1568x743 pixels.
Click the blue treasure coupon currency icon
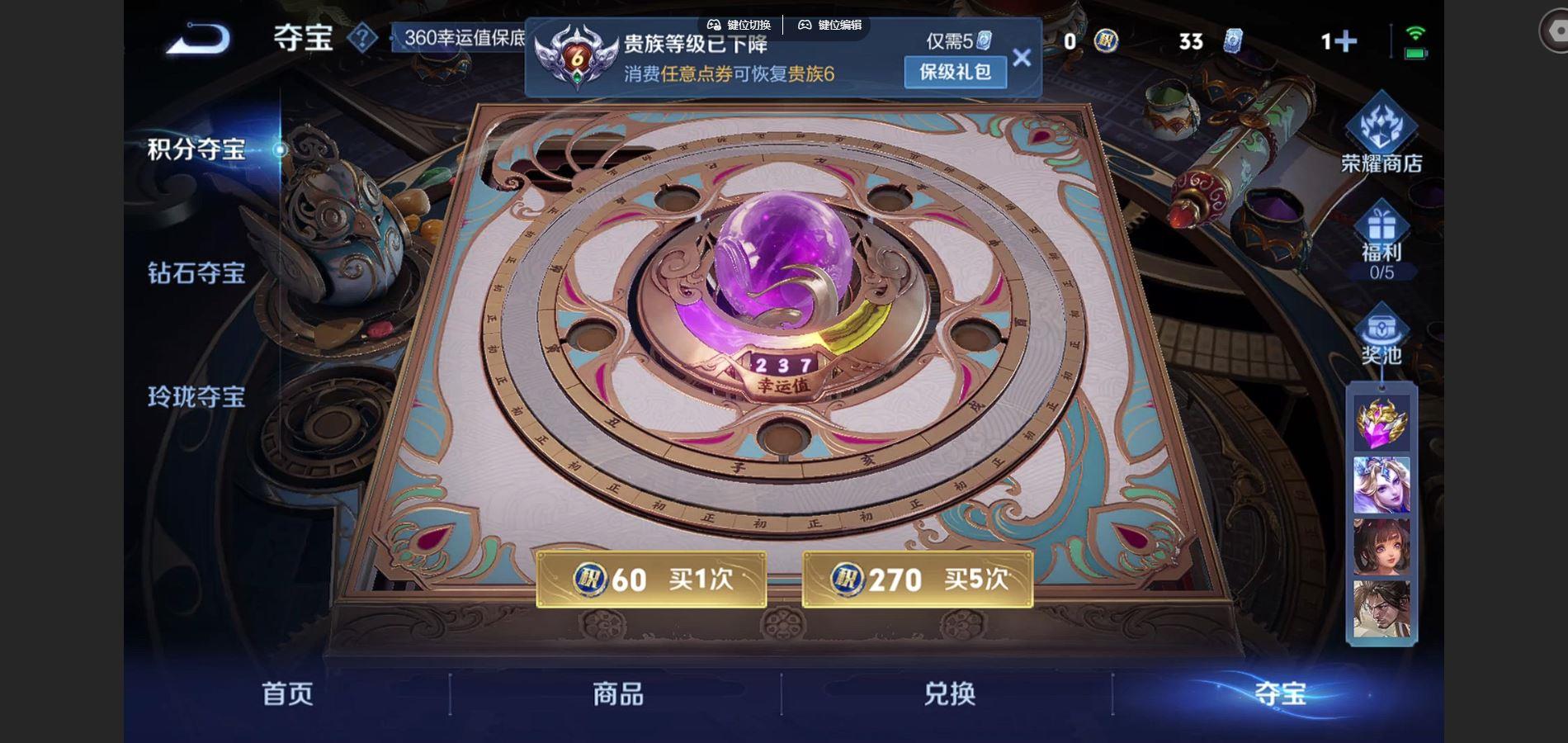click(1231, 41)
